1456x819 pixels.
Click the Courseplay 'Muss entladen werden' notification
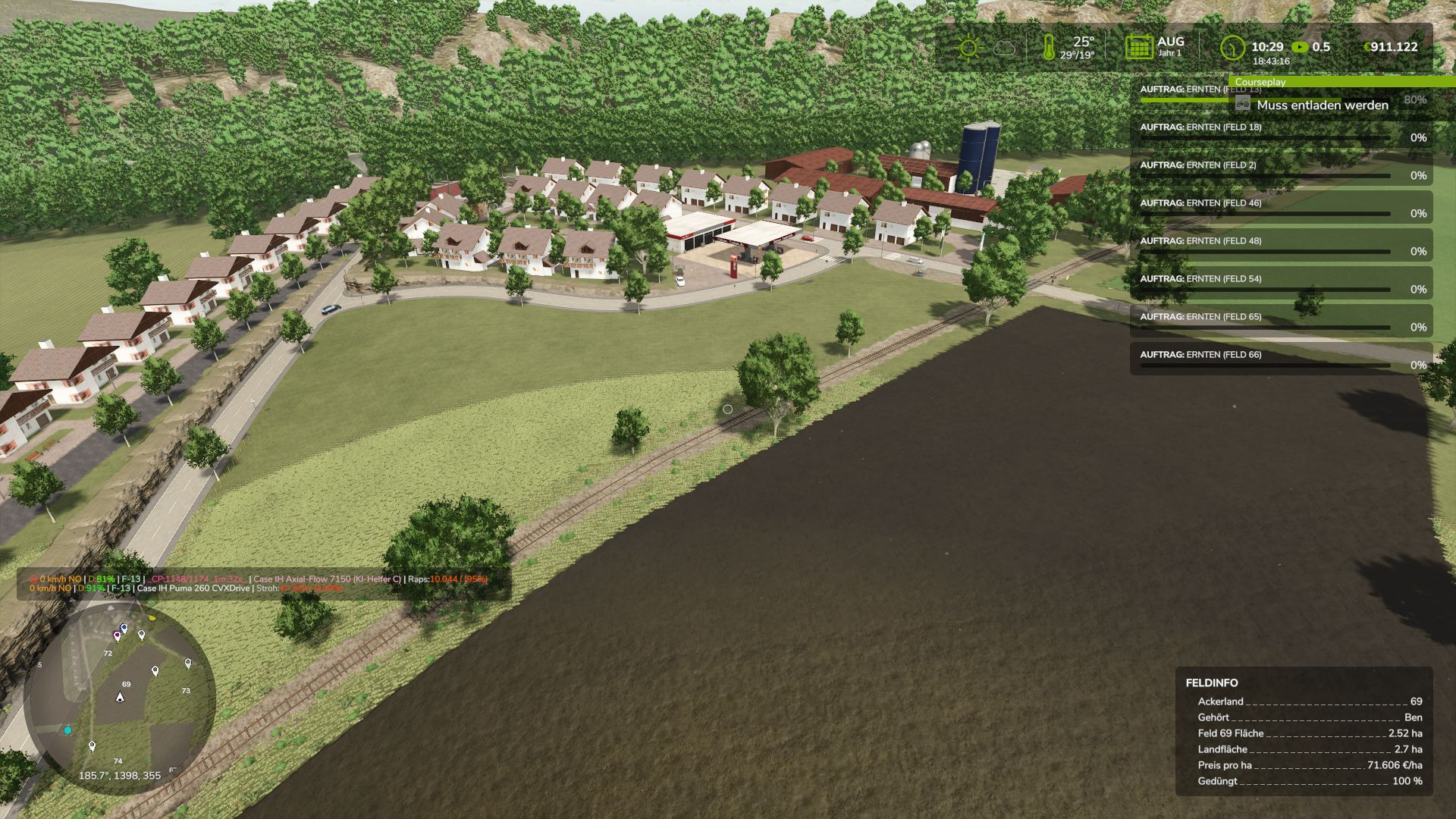(x=1322, y=105)
